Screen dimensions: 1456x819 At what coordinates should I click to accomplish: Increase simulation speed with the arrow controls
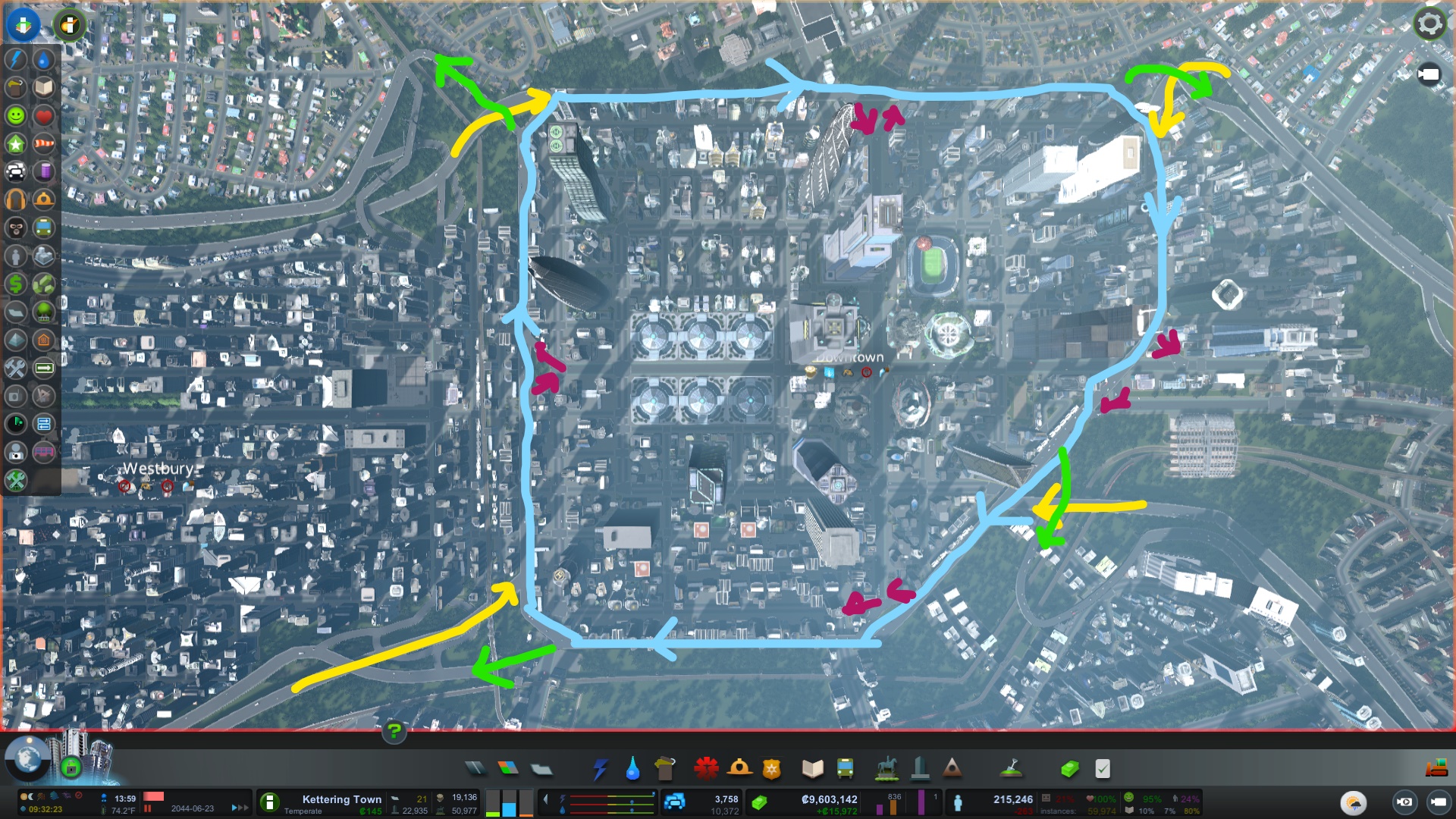240,808
